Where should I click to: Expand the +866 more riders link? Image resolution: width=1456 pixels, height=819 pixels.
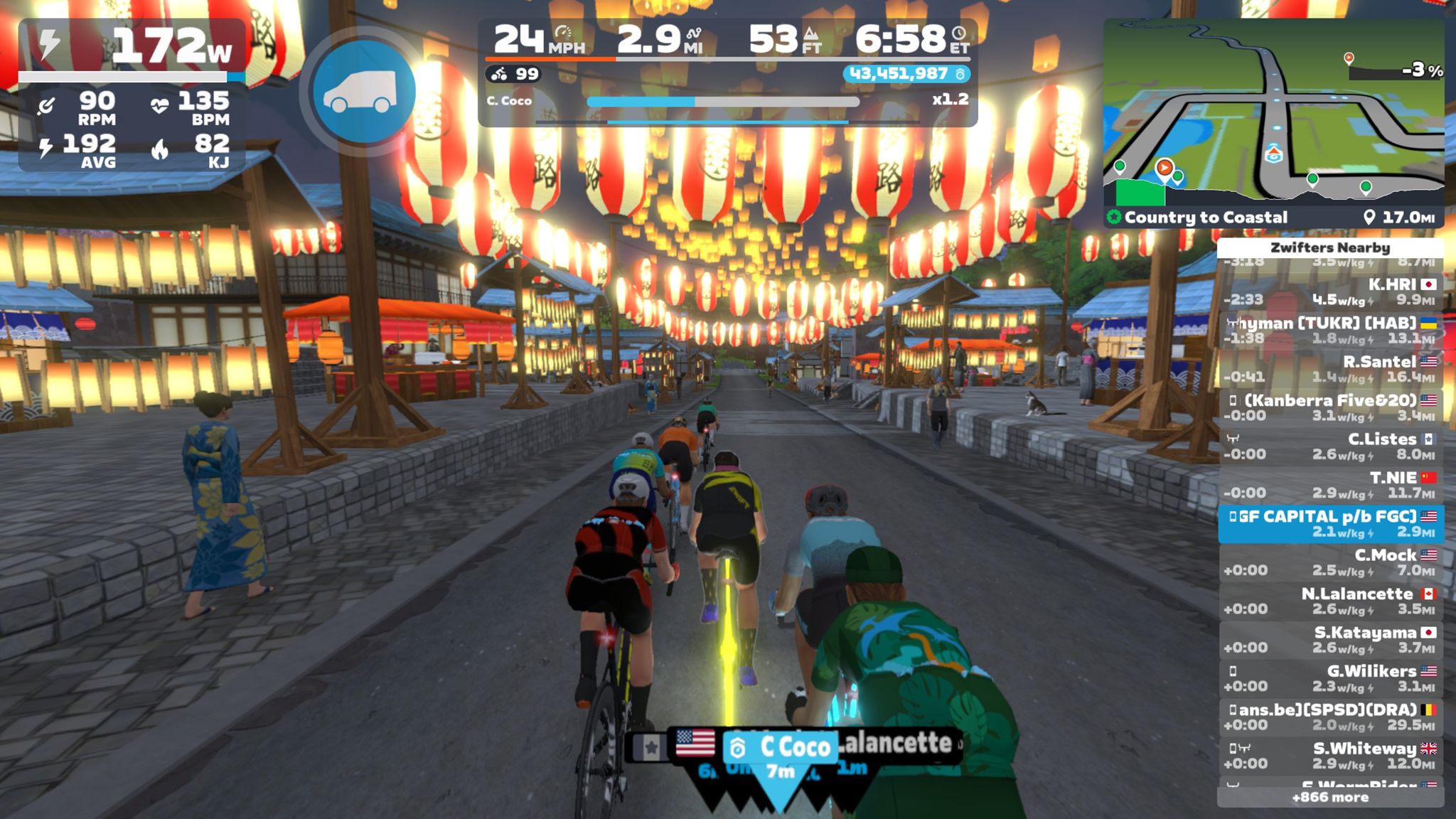point(1330,798)
